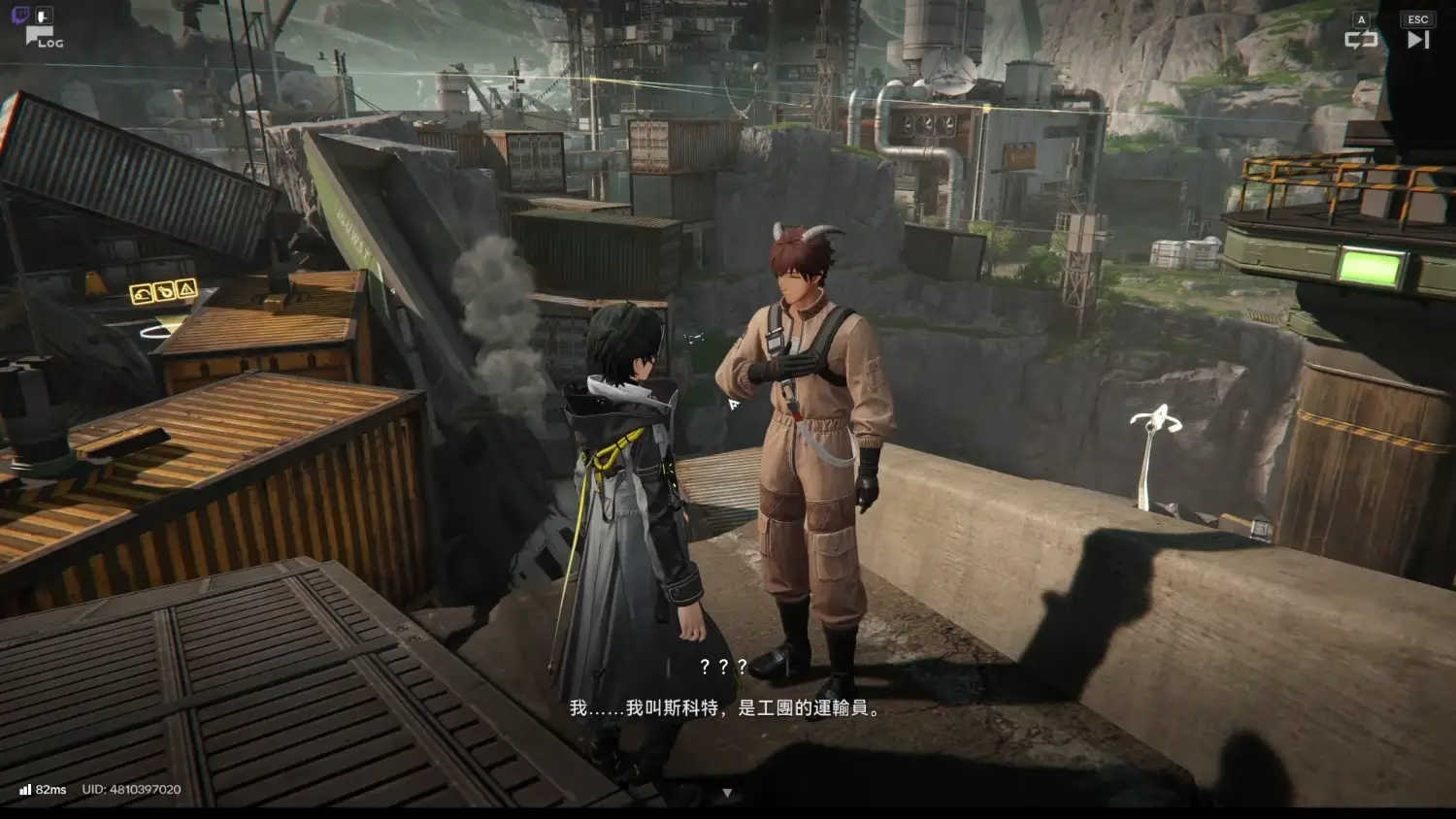Toggle auto-play dialogue loop icon

(x=1361, y=39)
